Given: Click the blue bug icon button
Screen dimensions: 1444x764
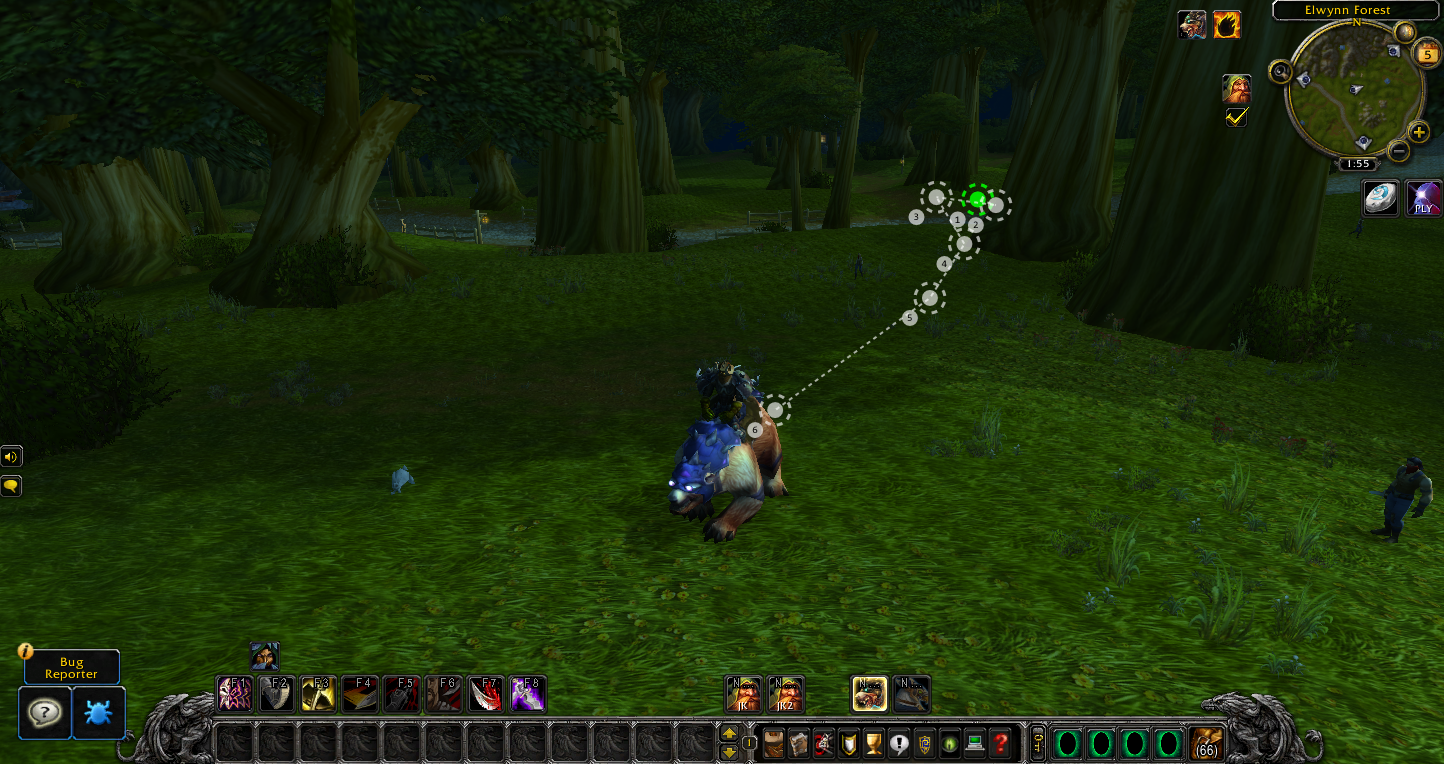Looking at the screenshot, I should tap(99, 712).
